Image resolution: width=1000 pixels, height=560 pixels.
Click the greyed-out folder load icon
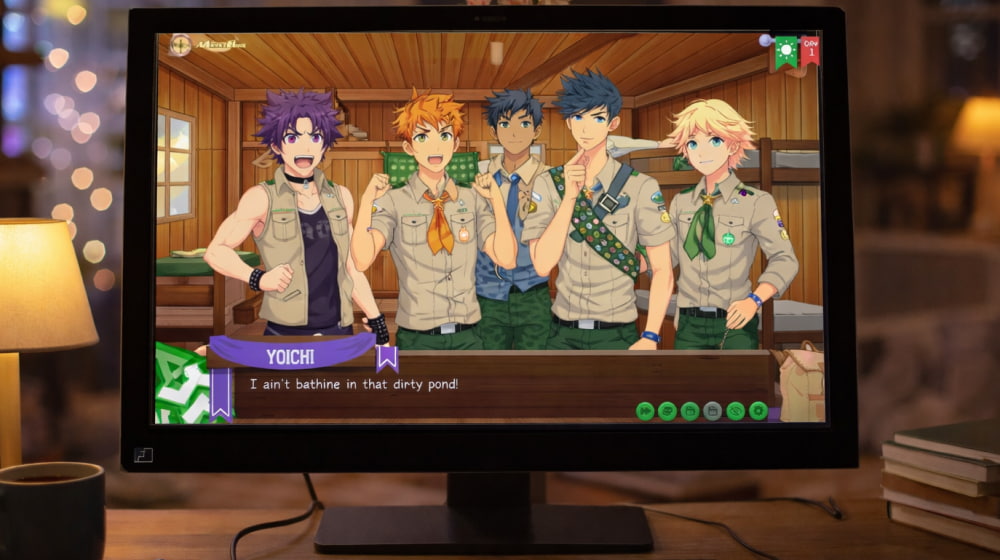click(x=712, y=410)
